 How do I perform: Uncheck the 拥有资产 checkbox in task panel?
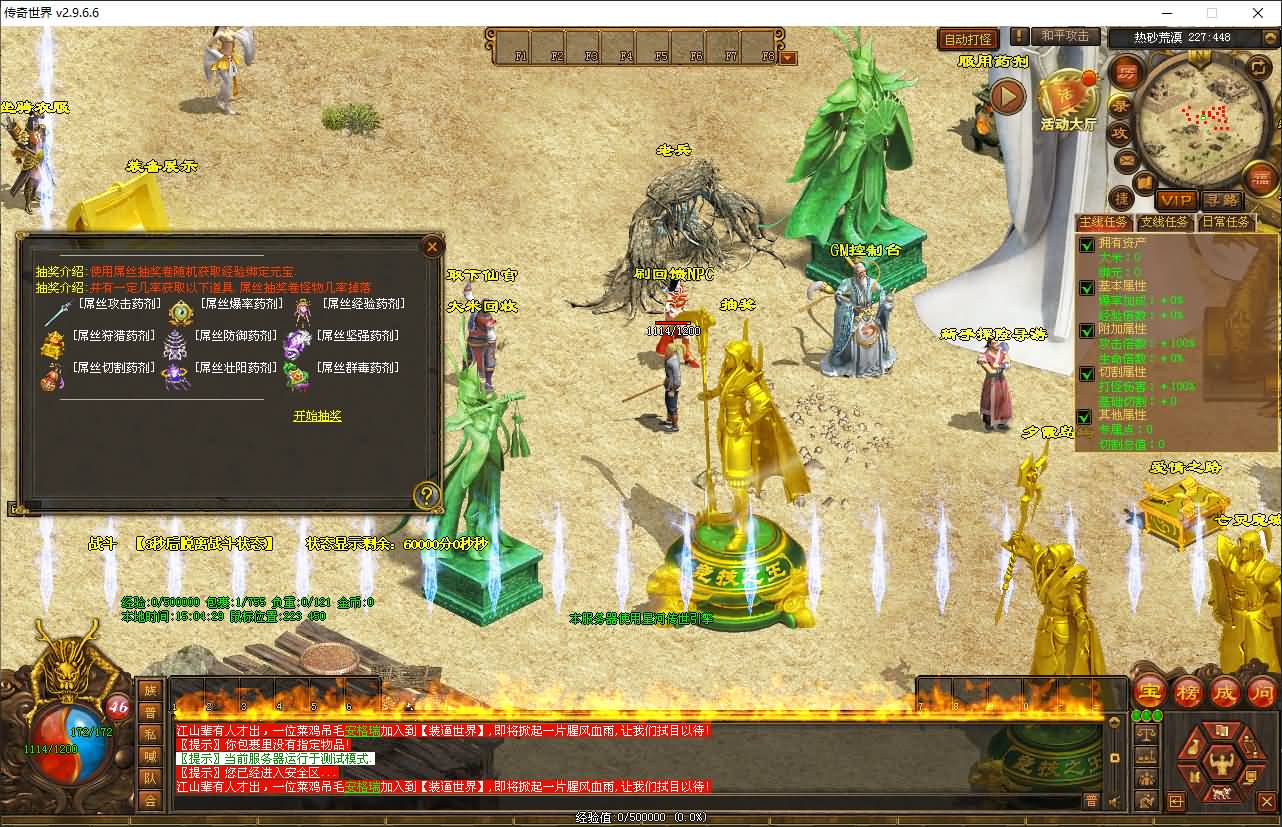(x=1087, y=245)
